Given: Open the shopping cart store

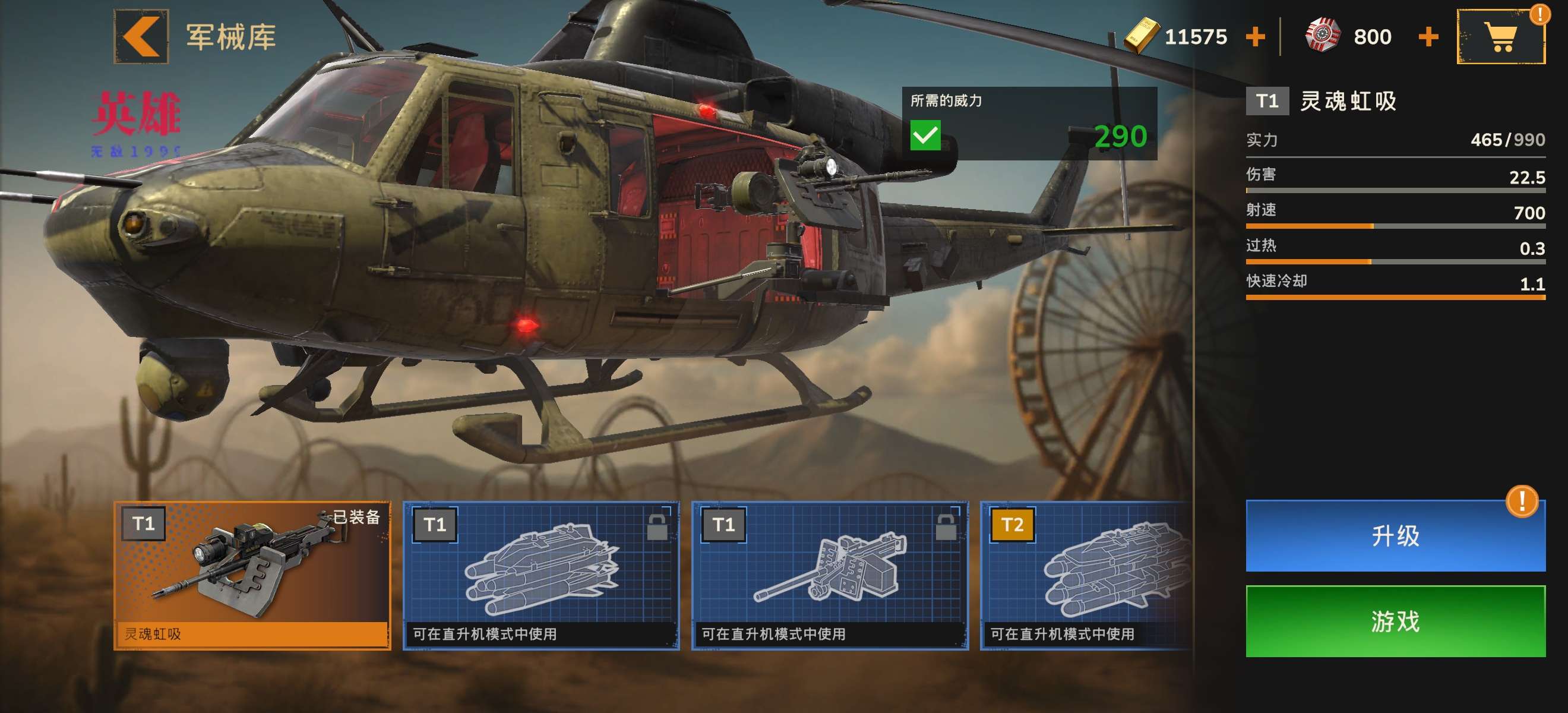Looking at the screenshot, I should (1500, 37).
